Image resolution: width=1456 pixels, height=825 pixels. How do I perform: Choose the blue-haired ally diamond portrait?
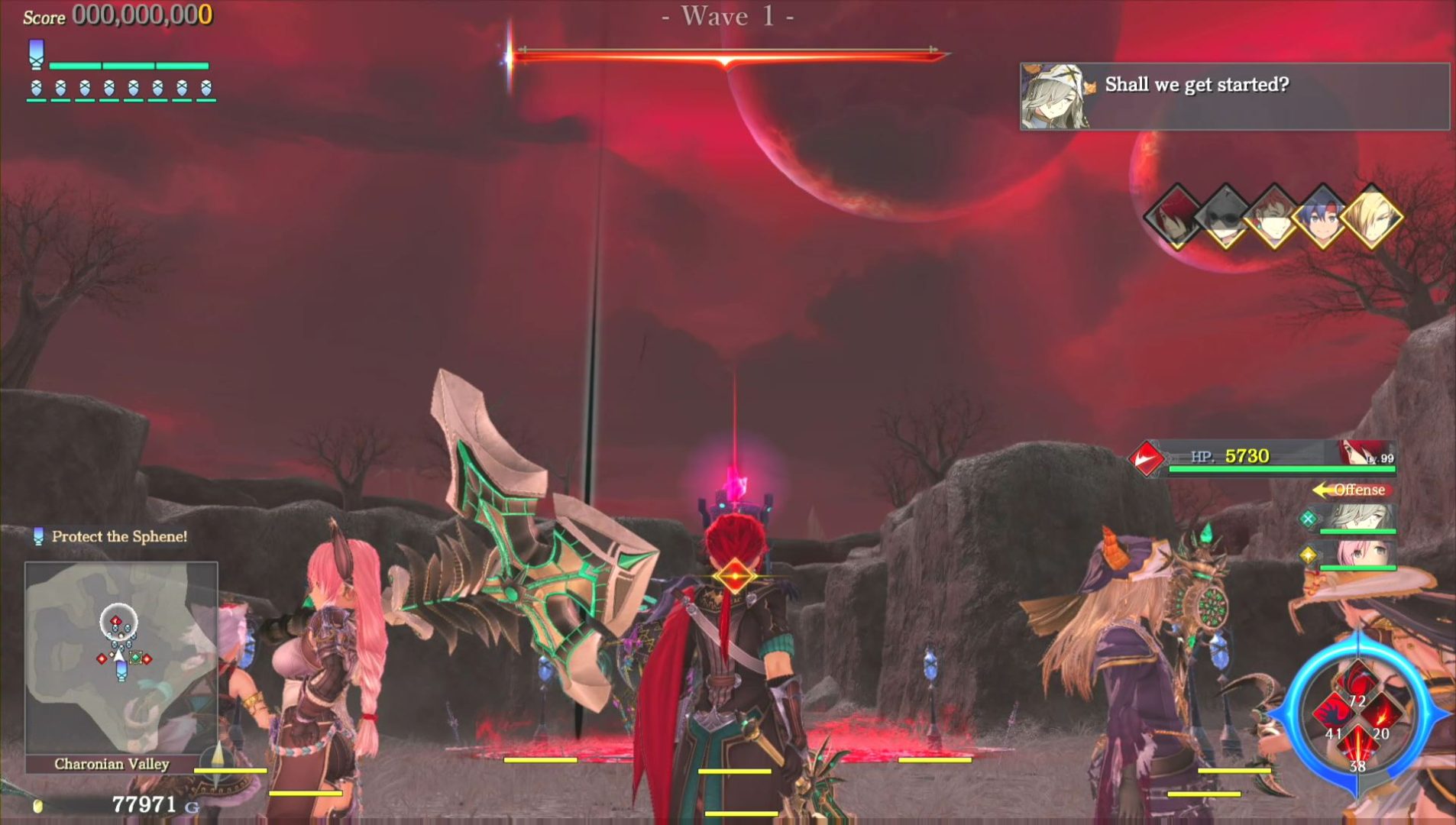coord(1322,218)
